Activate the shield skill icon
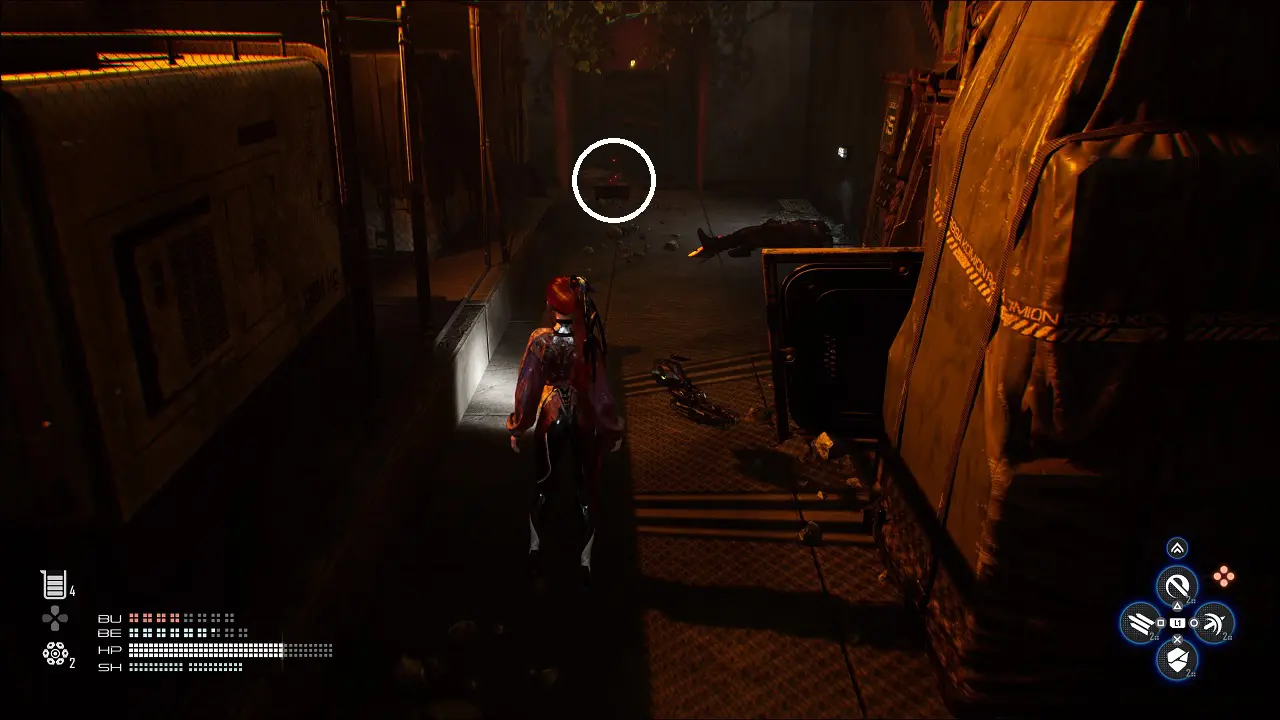1280x720 pixels. 1177,659
